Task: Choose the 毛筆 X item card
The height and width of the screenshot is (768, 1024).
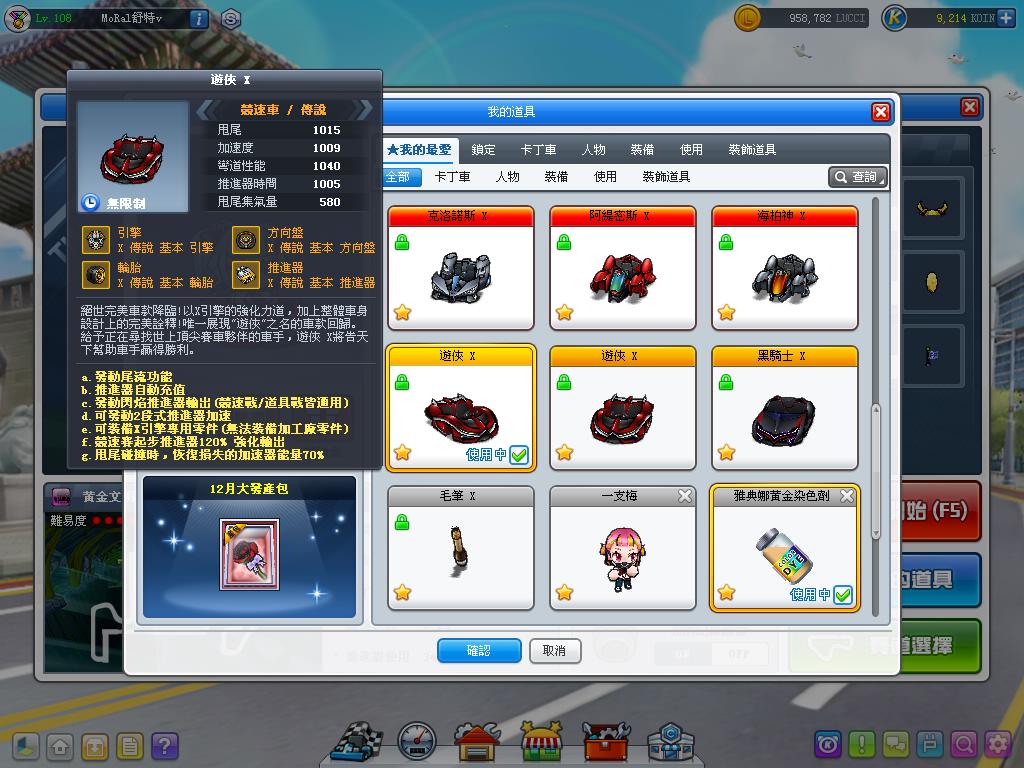Action: coord(461,548)
